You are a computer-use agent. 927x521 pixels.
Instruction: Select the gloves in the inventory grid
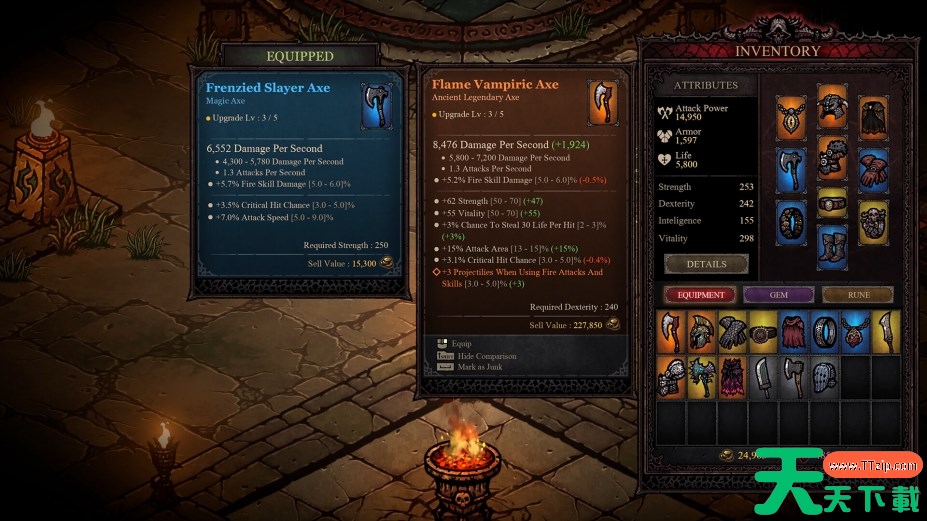(x=732, y=332)
